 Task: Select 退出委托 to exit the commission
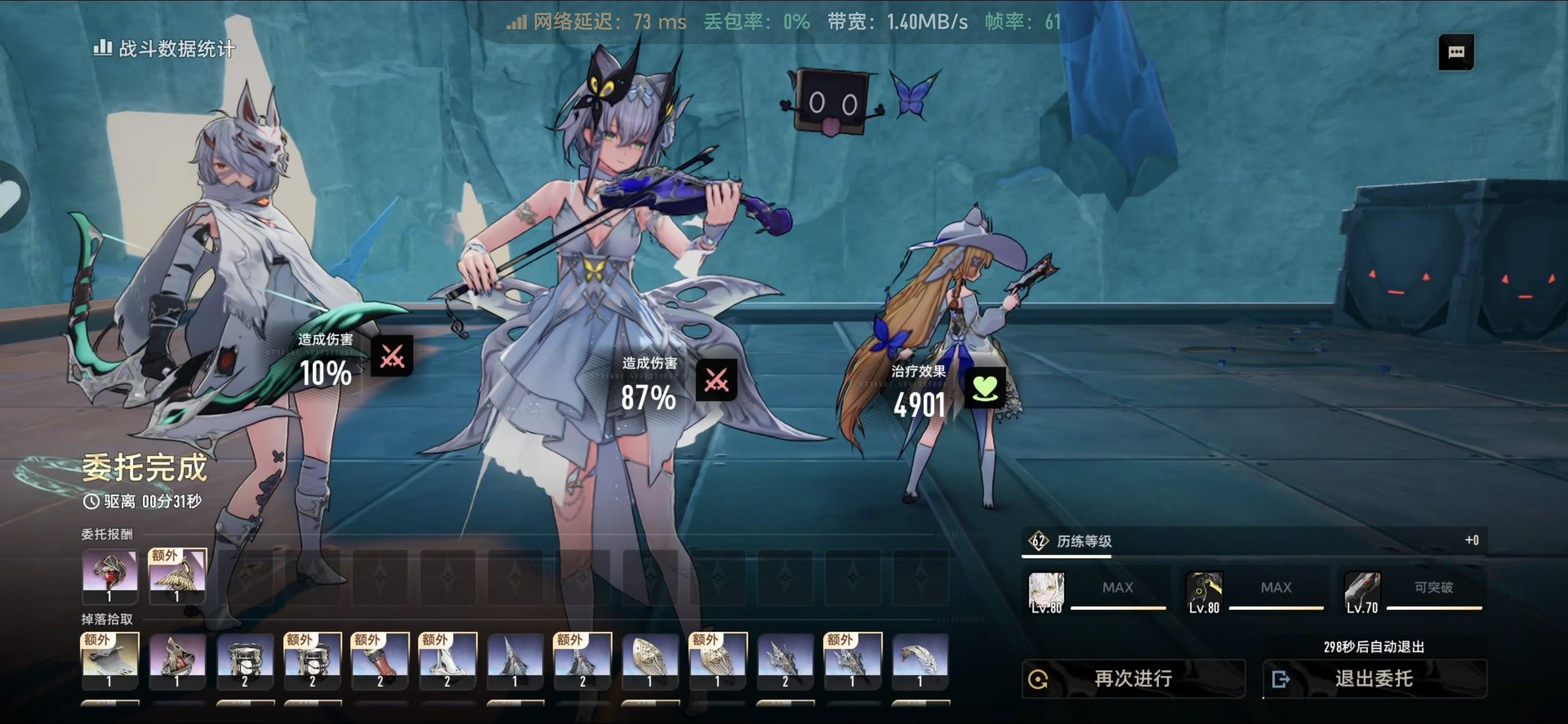(1374, 678)
